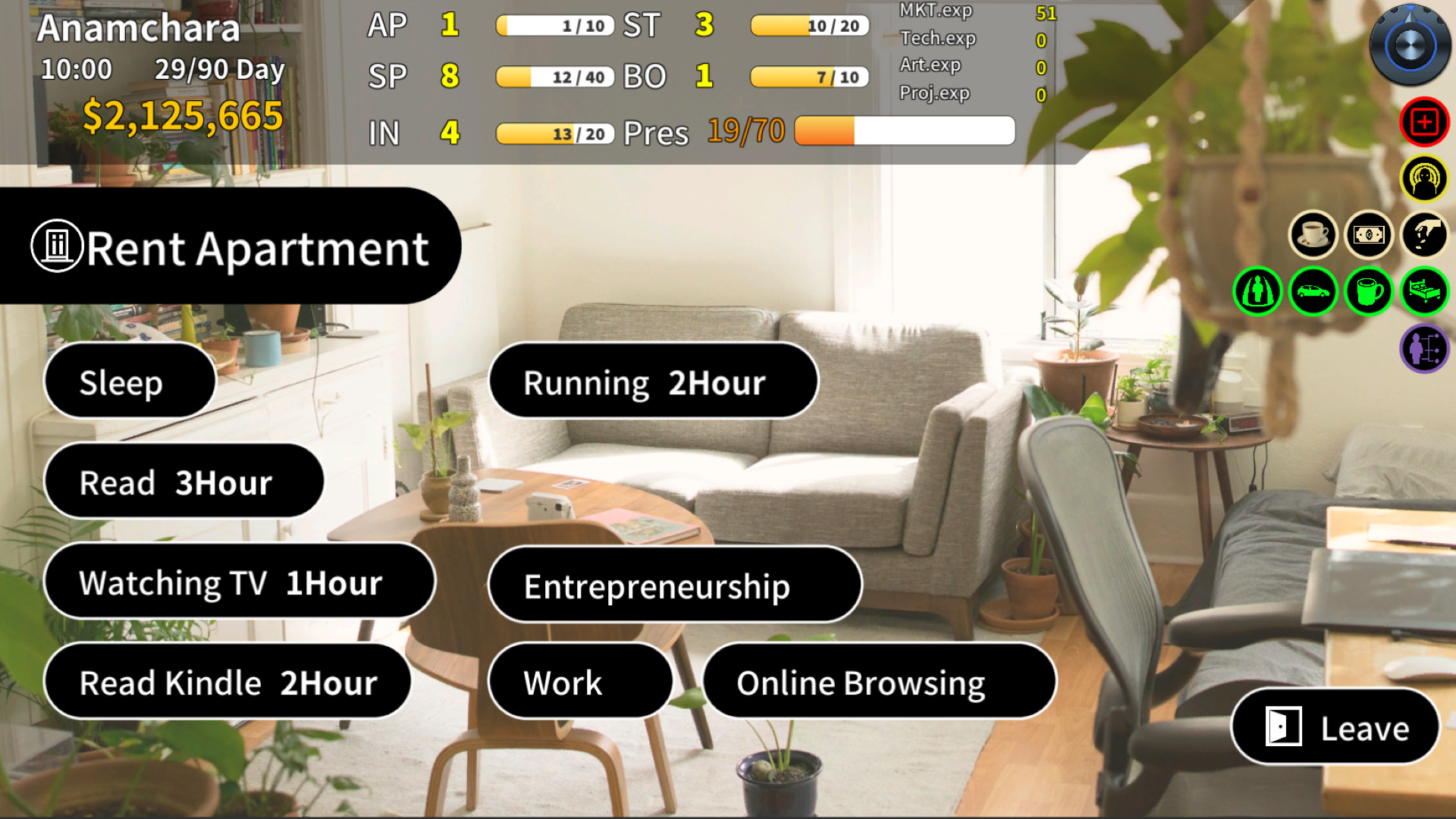Click the green mug icon
The image size is (1456, 819).
coord(1369,291)
